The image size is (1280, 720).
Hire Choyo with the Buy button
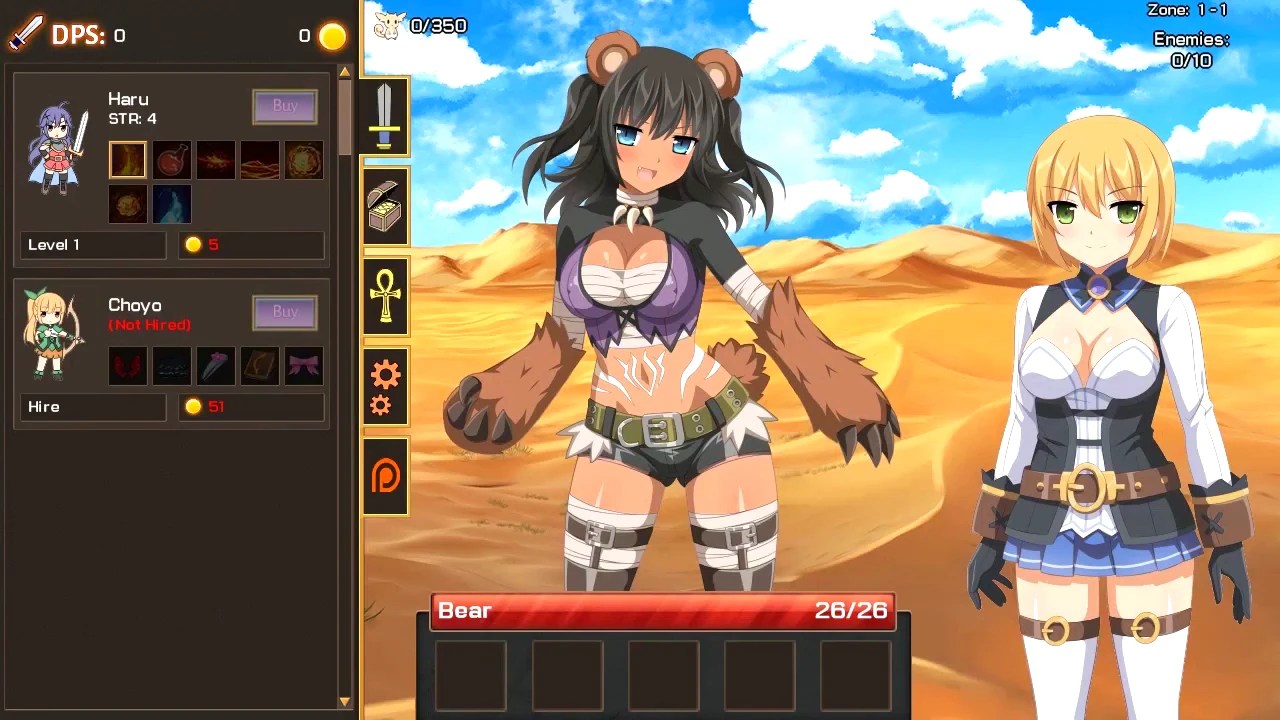[x=285, y=312]
